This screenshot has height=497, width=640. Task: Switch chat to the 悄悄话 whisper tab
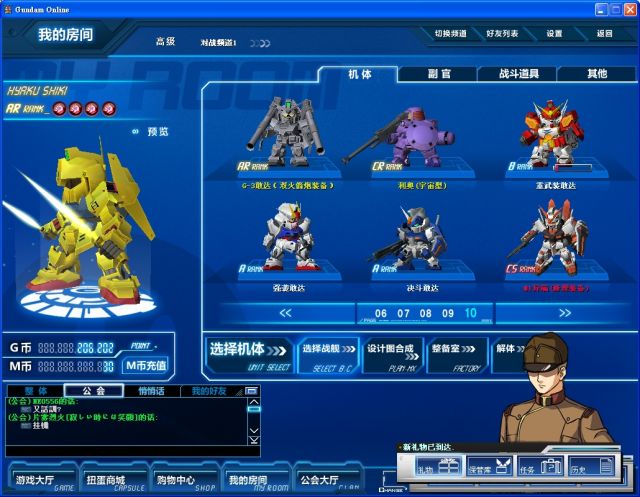151,390
